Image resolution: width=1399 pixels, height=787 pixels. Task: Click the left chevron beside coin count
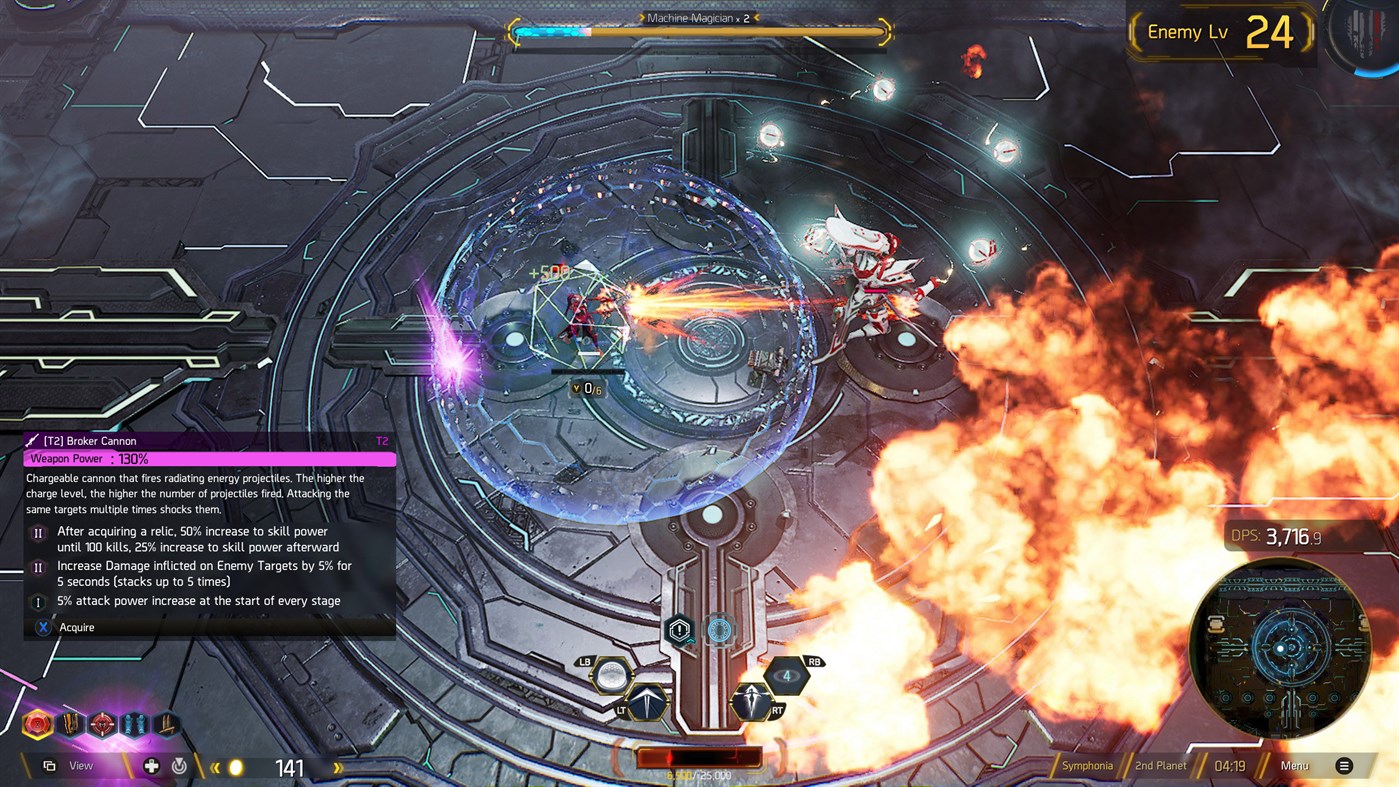pos(216,765)
